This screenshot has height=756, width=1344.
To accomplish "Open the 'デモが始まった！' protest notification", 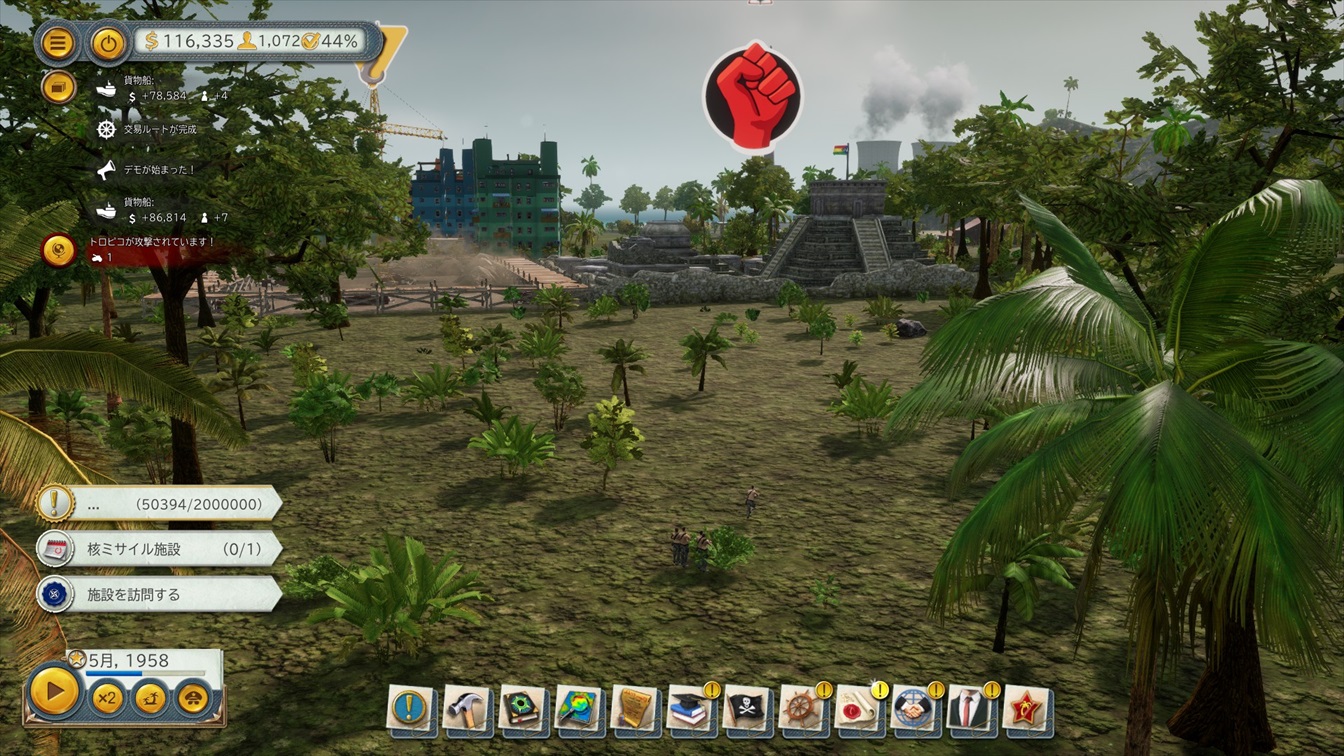I will (x=158, y=170).
